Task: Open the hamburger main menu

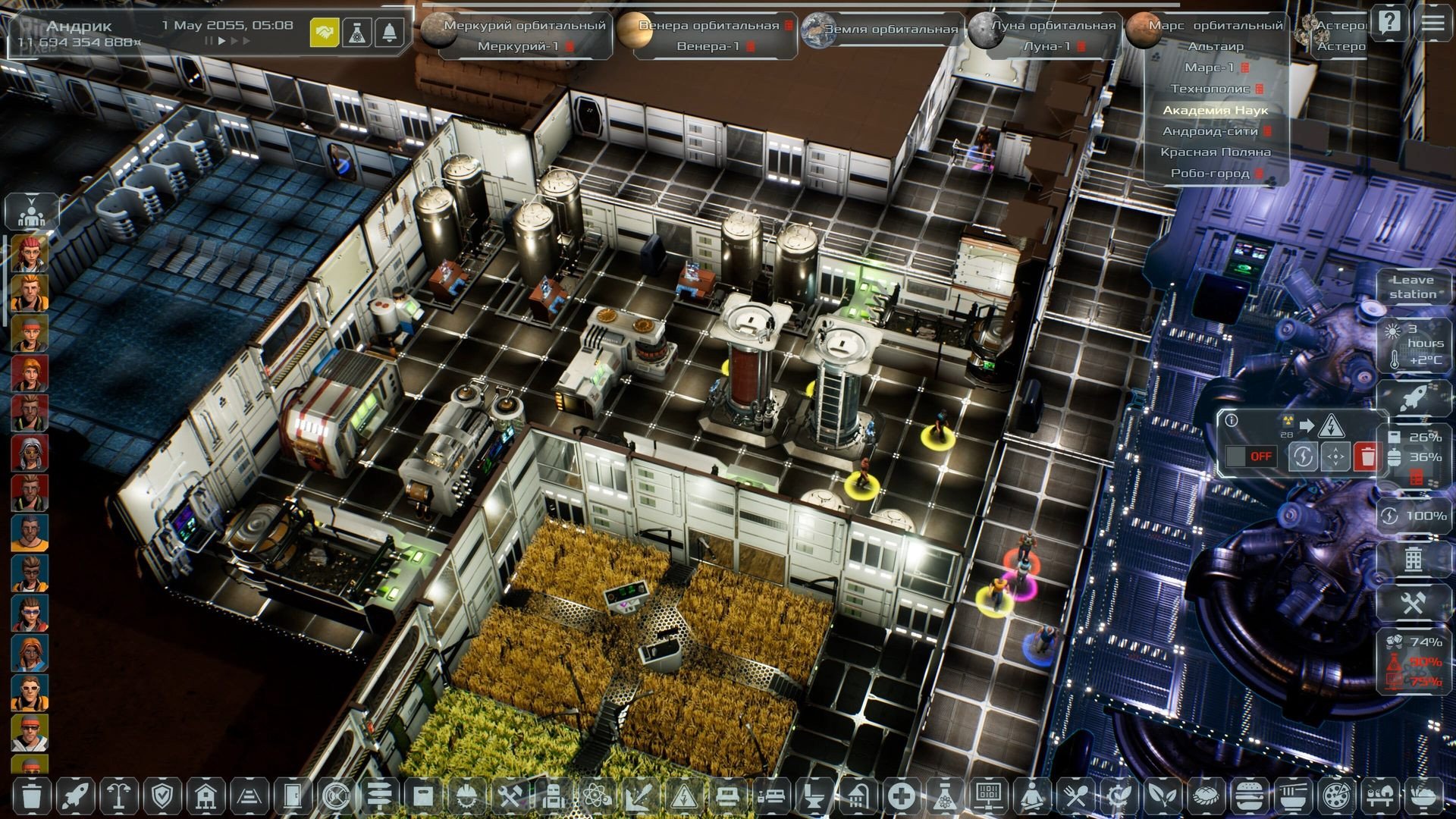Action: (1432, 22)
